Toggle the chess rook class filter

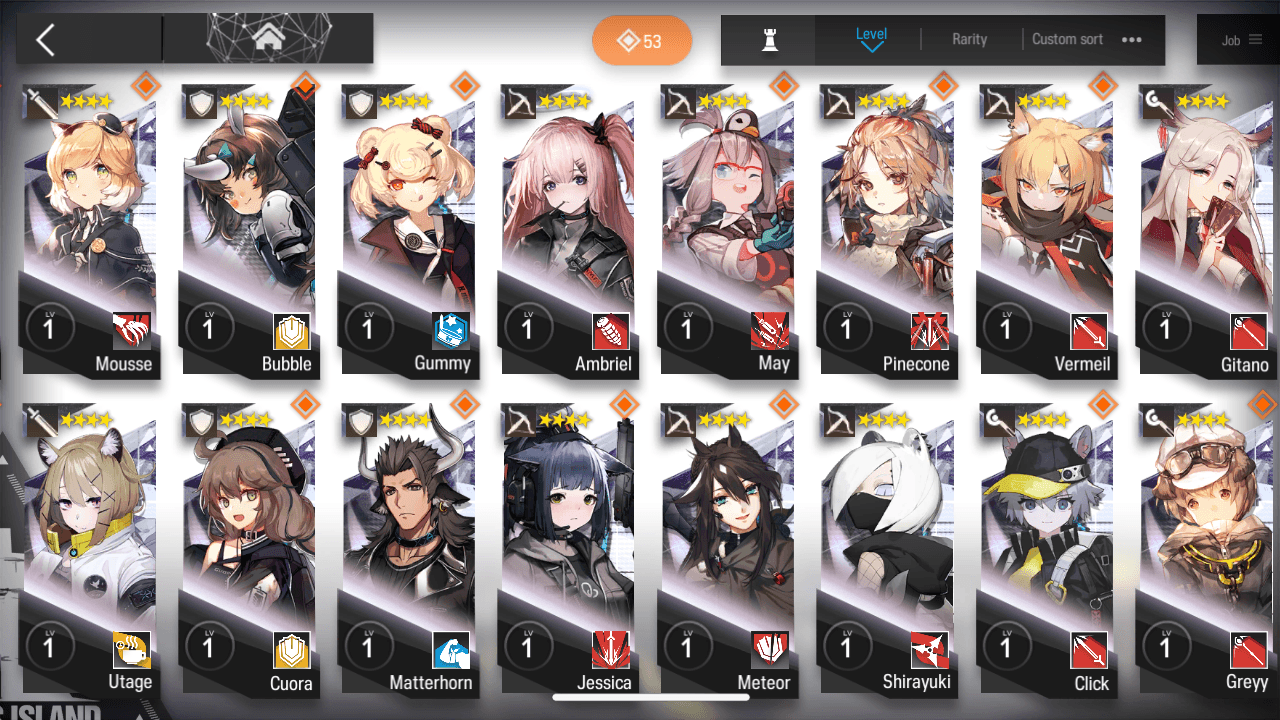tap(770, 40)
